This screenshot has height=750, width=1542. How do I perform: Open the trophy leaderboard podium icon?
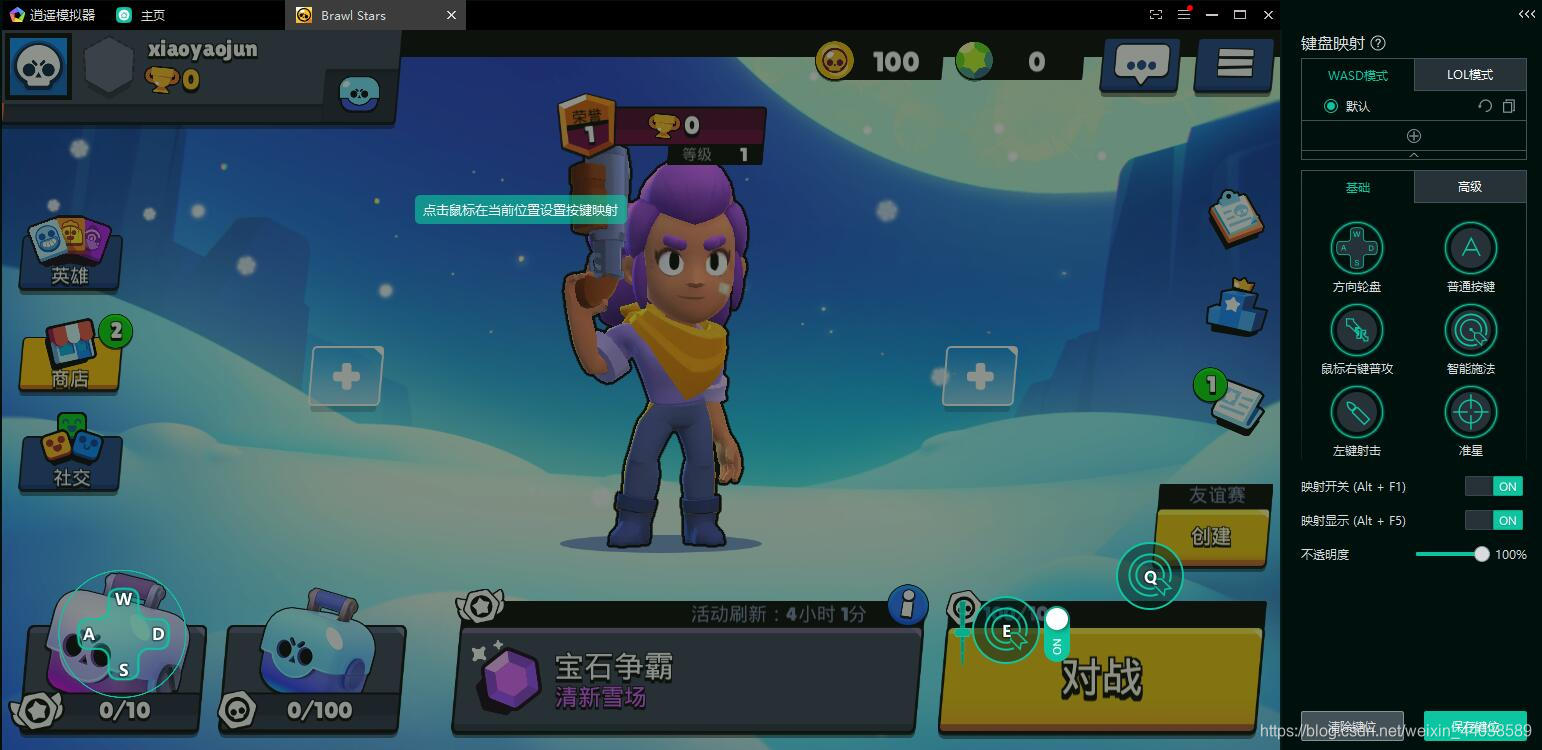[1236, 306]
